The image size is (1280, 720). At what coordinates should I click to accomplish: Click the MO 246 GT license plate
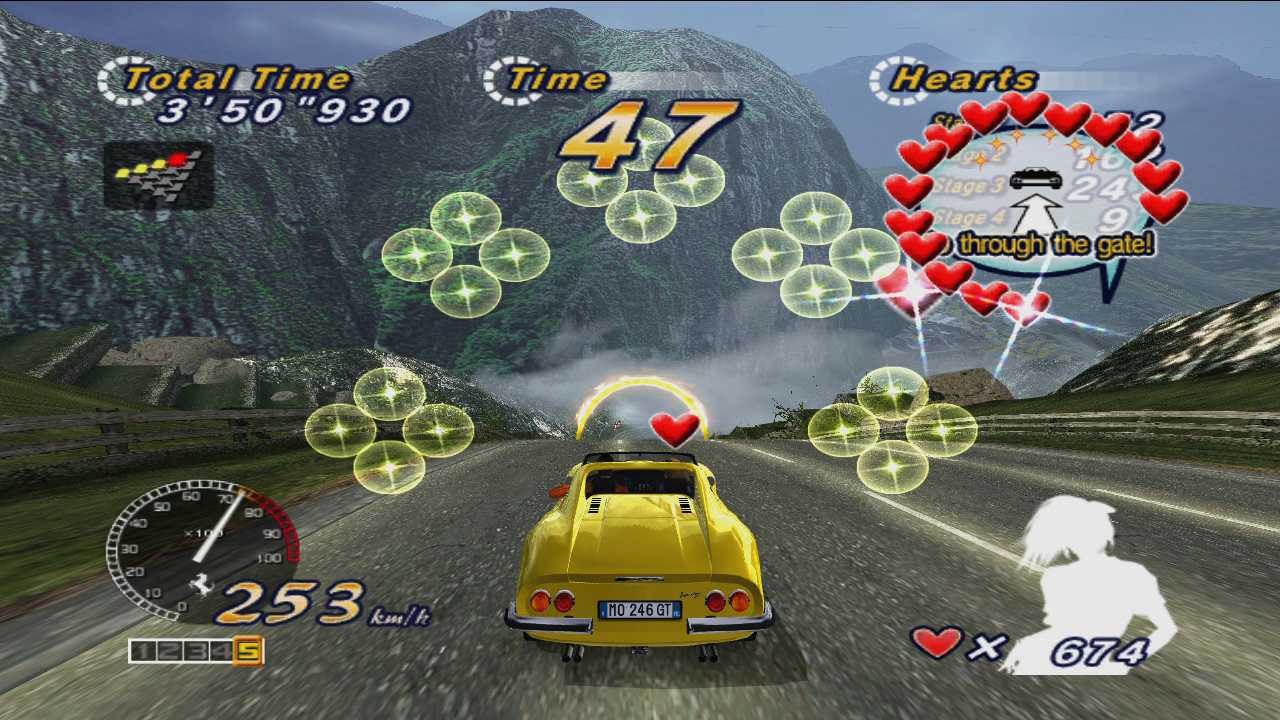640,609
